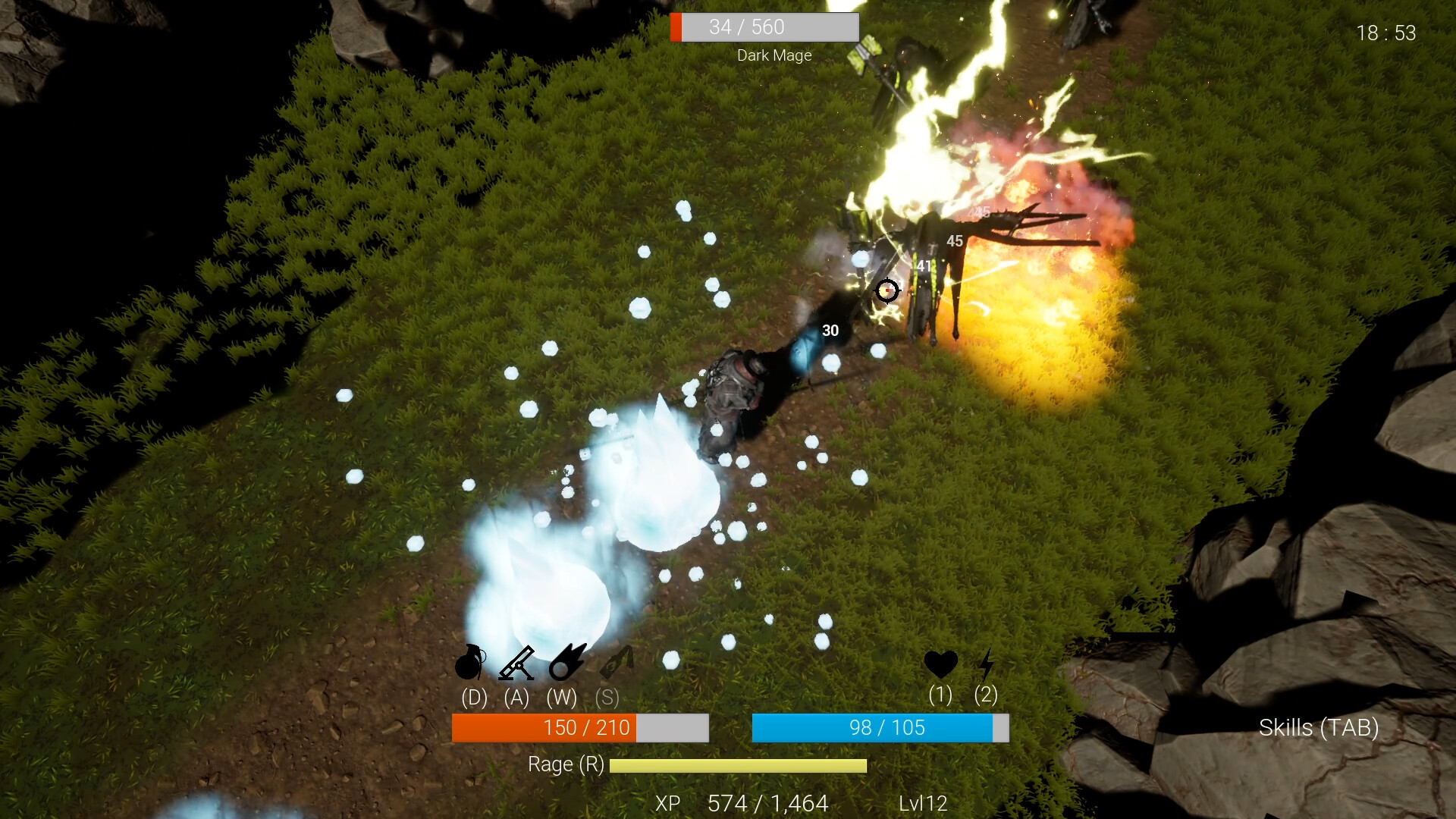
Task: Open the Skills (TAB) panel
Action: click(x=1319, y=727)
